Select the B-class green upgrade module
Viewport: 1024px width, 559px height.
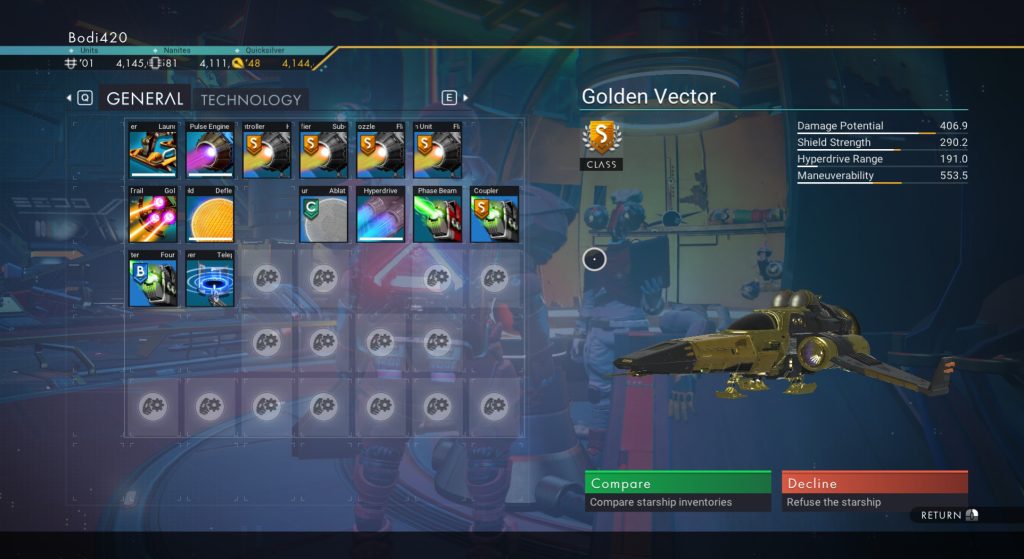tap(153, 278)
